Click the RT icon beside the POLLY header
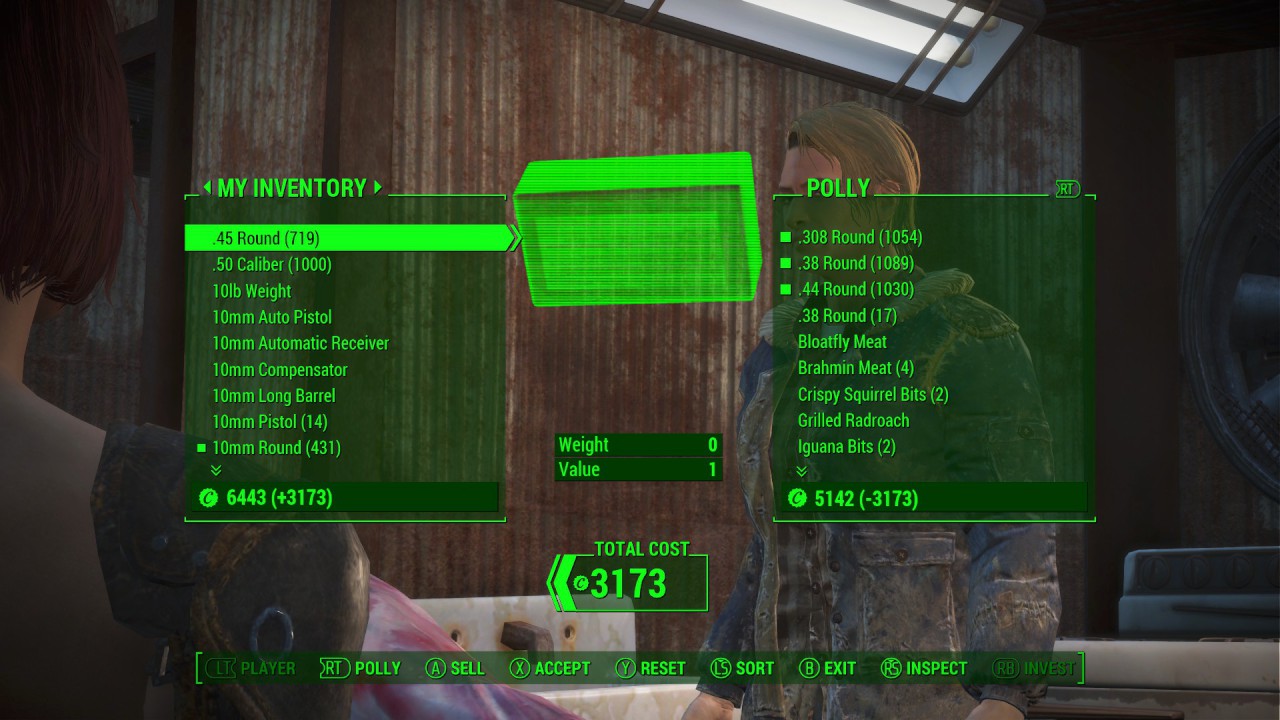Viewport: 1280px width, 720px height. click(1069, 187)
